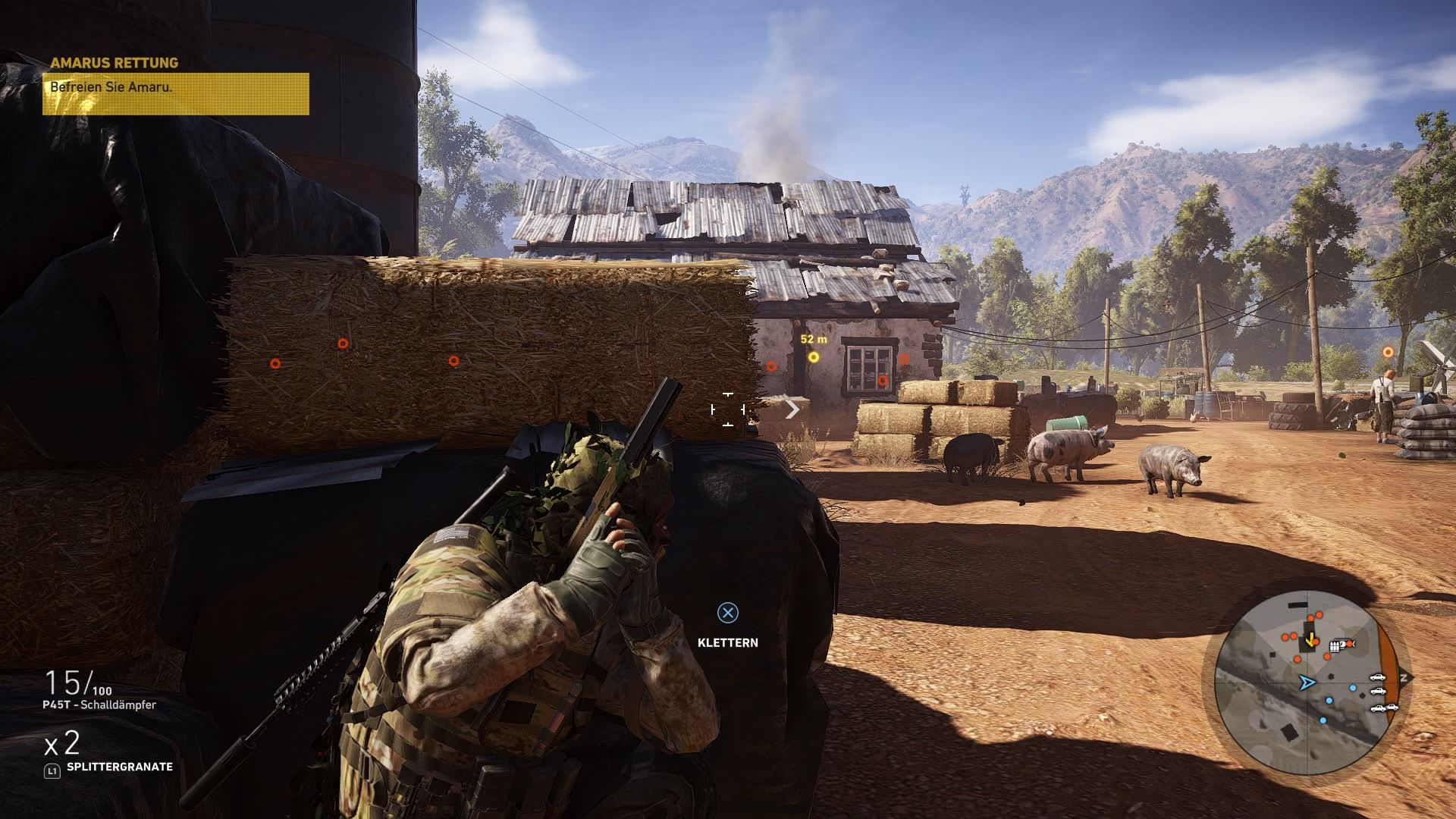Select the P45T Schalldämpfer weapon label
Image resolution: width=1456 pixels, height=819 pixels.
100,704
